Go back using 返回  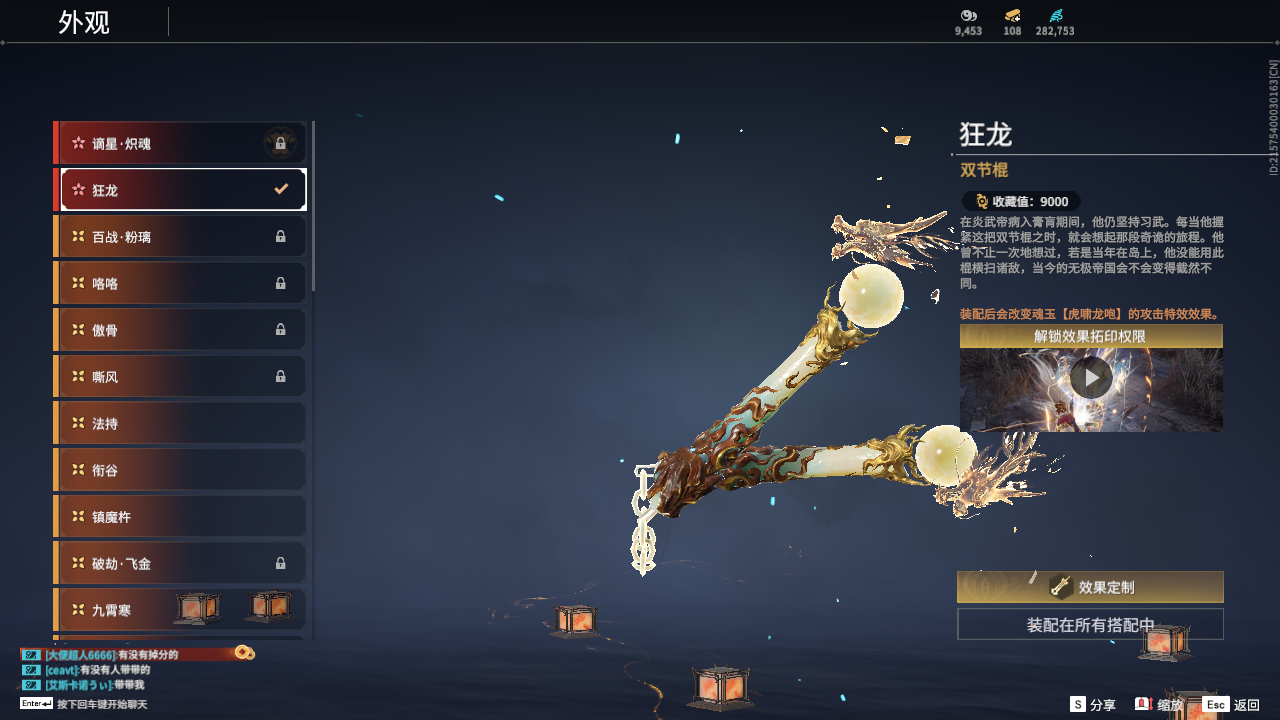(x=1231, y=705)
